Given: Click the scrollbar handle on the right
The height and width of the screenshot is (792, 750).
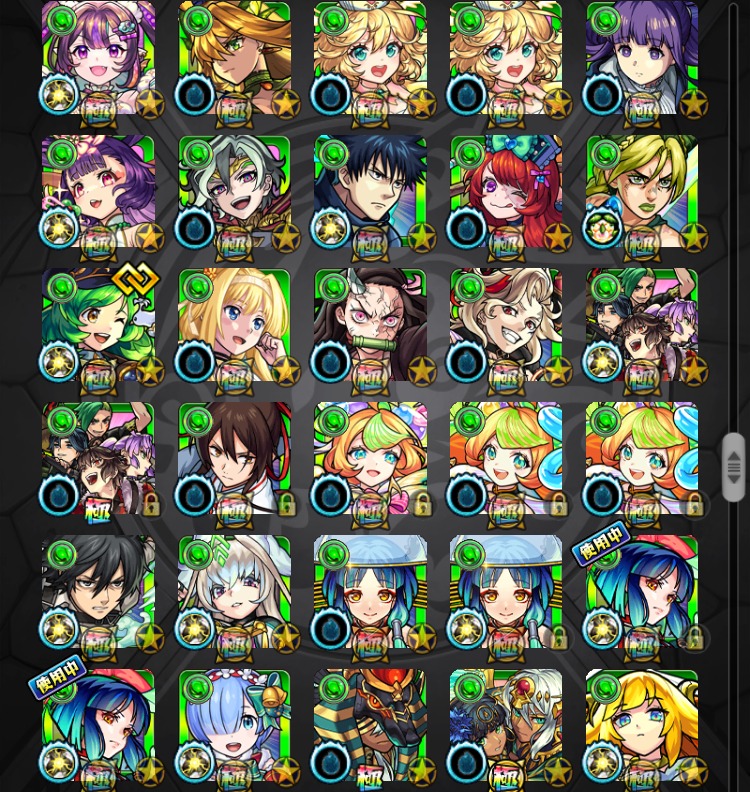Looking at the screenshot, I should pos(734,467).
